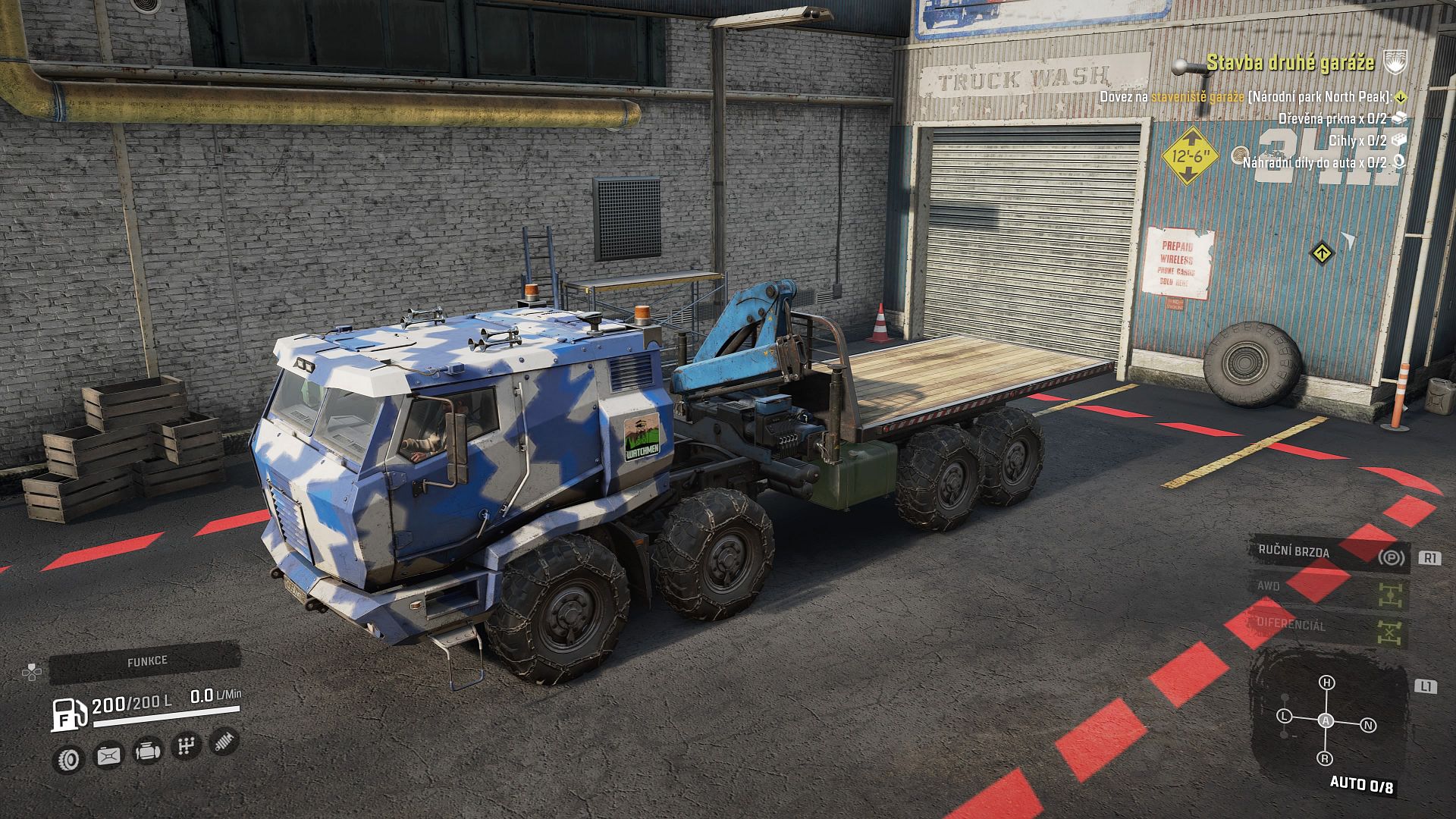Click the tire damage status icon

coord(70,758)
